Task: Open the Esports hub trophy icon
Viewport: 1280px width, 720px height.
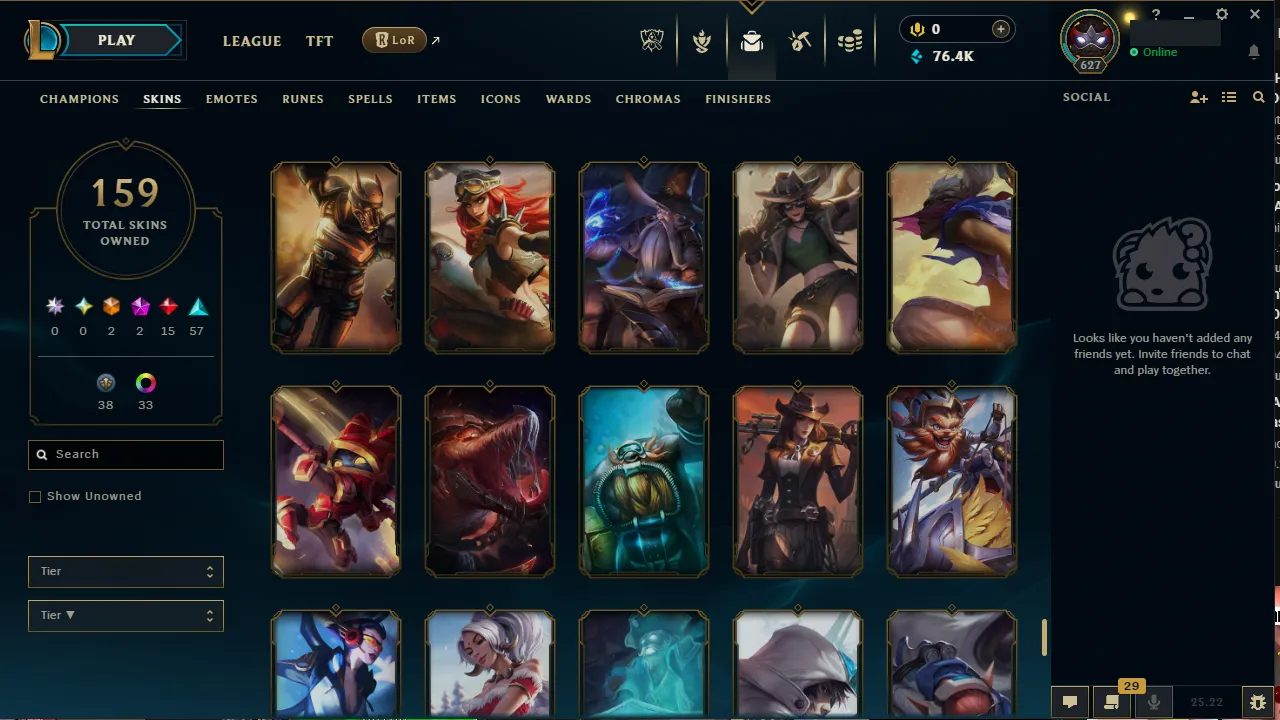Action: click(651, 41)
